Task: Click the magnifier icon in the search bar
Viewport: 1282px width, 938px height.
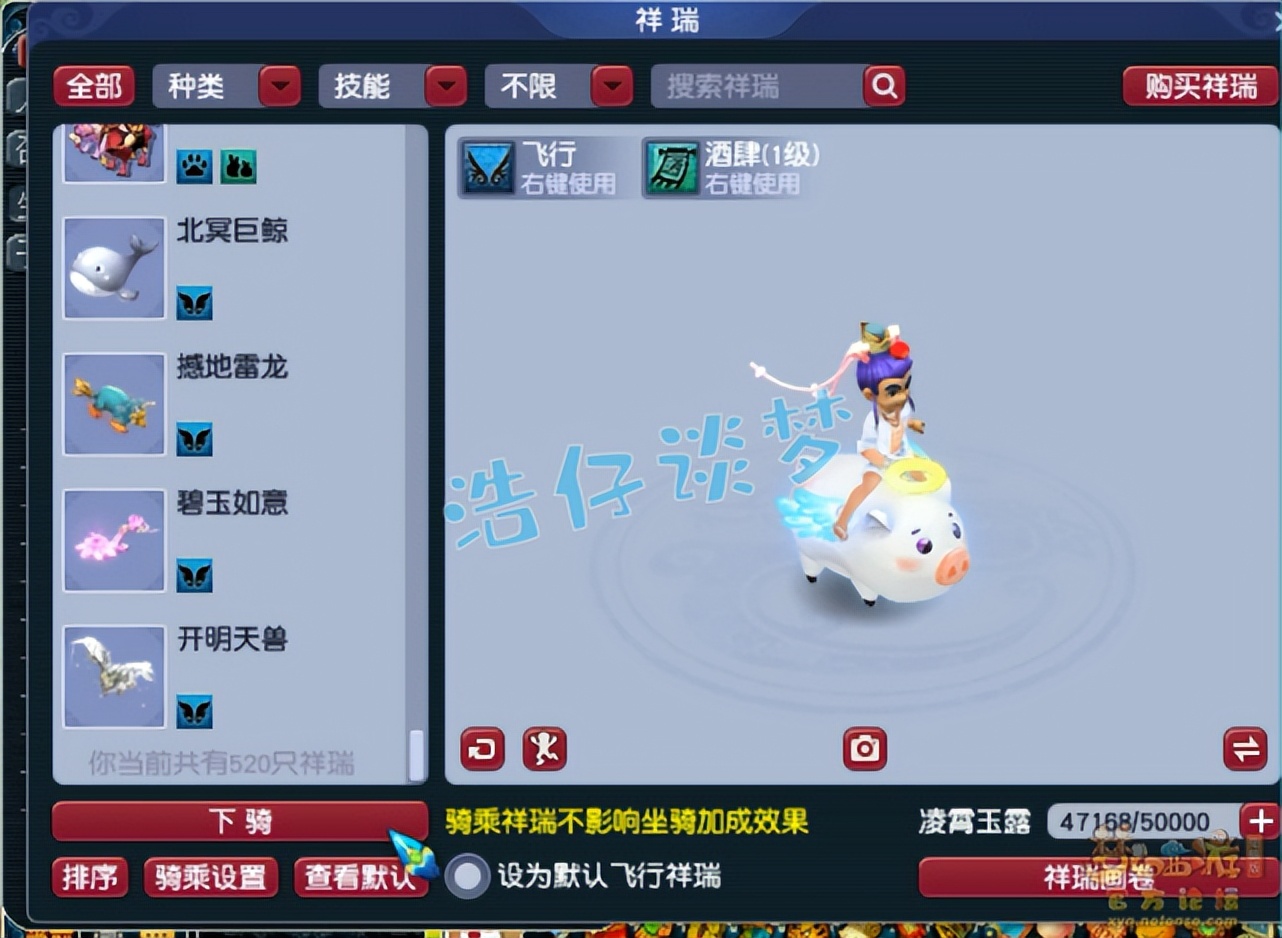Action: [x=884, y=87]
